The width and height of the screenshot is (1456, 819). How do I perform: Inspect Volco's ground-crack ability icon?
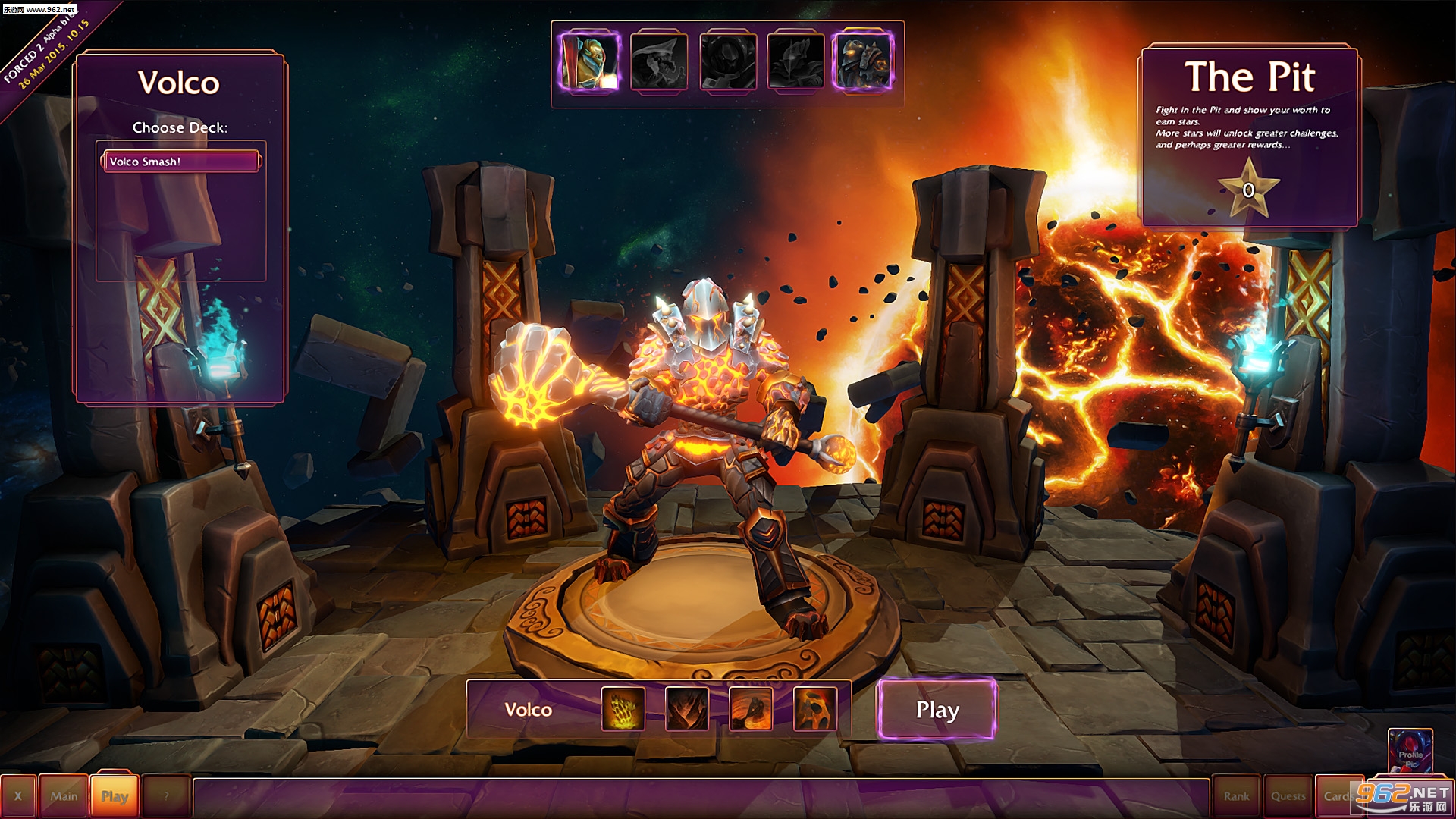point(687,709)
